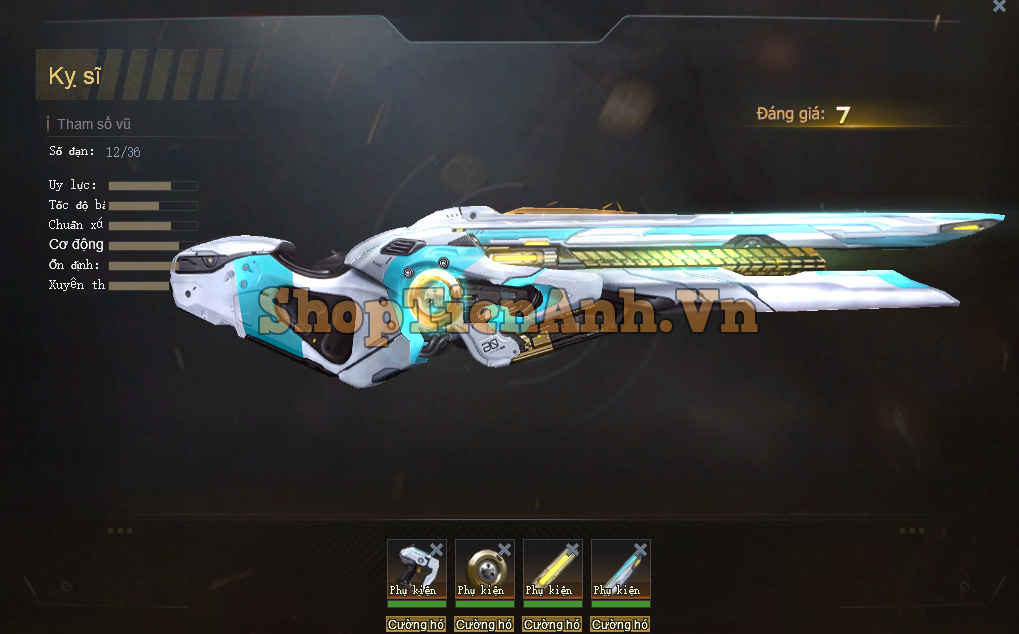Remove the cyan blade accessory
The image size is (1019, 634).
tap(640, 550)
